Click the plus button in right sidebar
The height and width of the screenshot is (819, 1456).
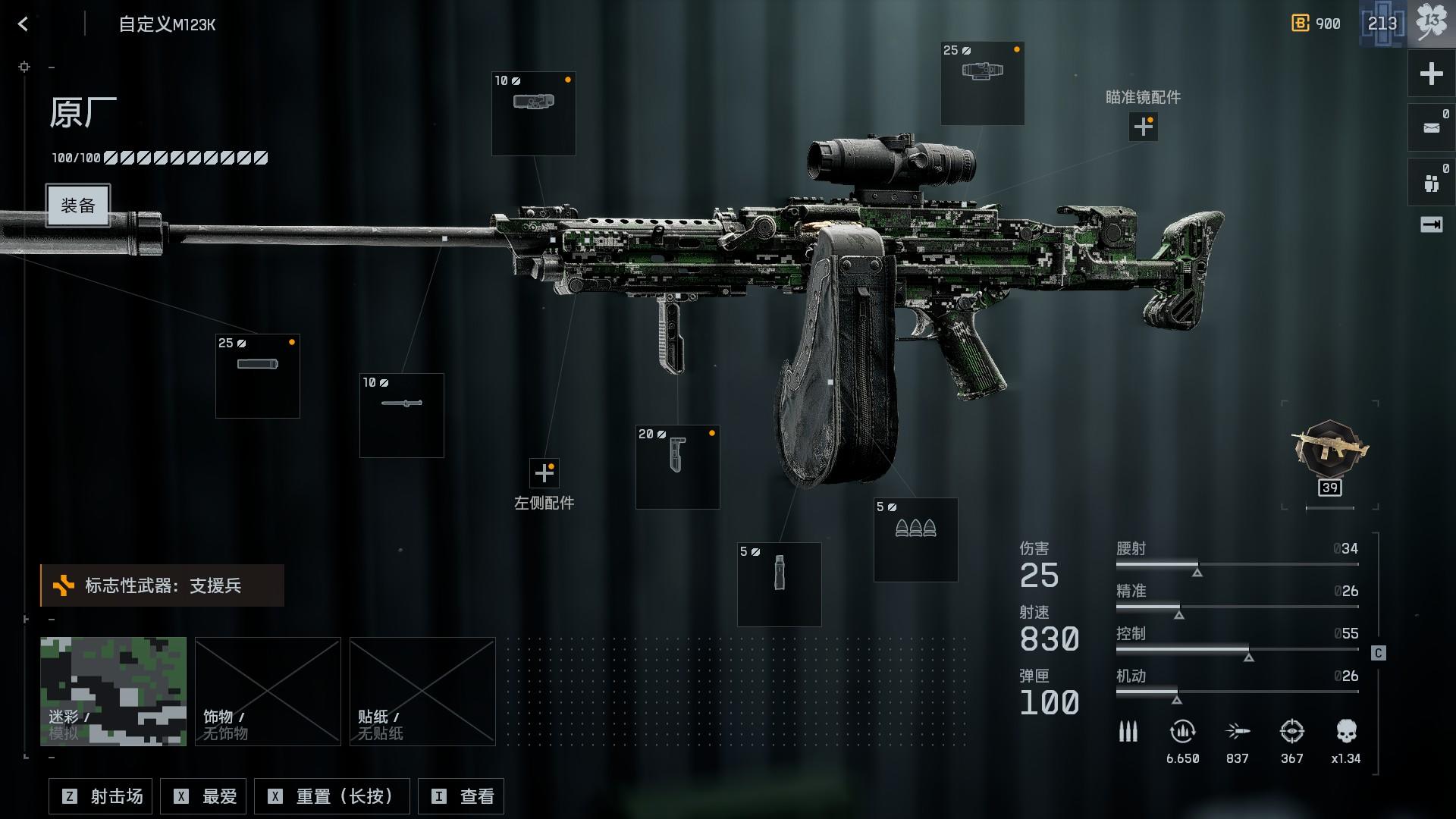pos(1431,74)
